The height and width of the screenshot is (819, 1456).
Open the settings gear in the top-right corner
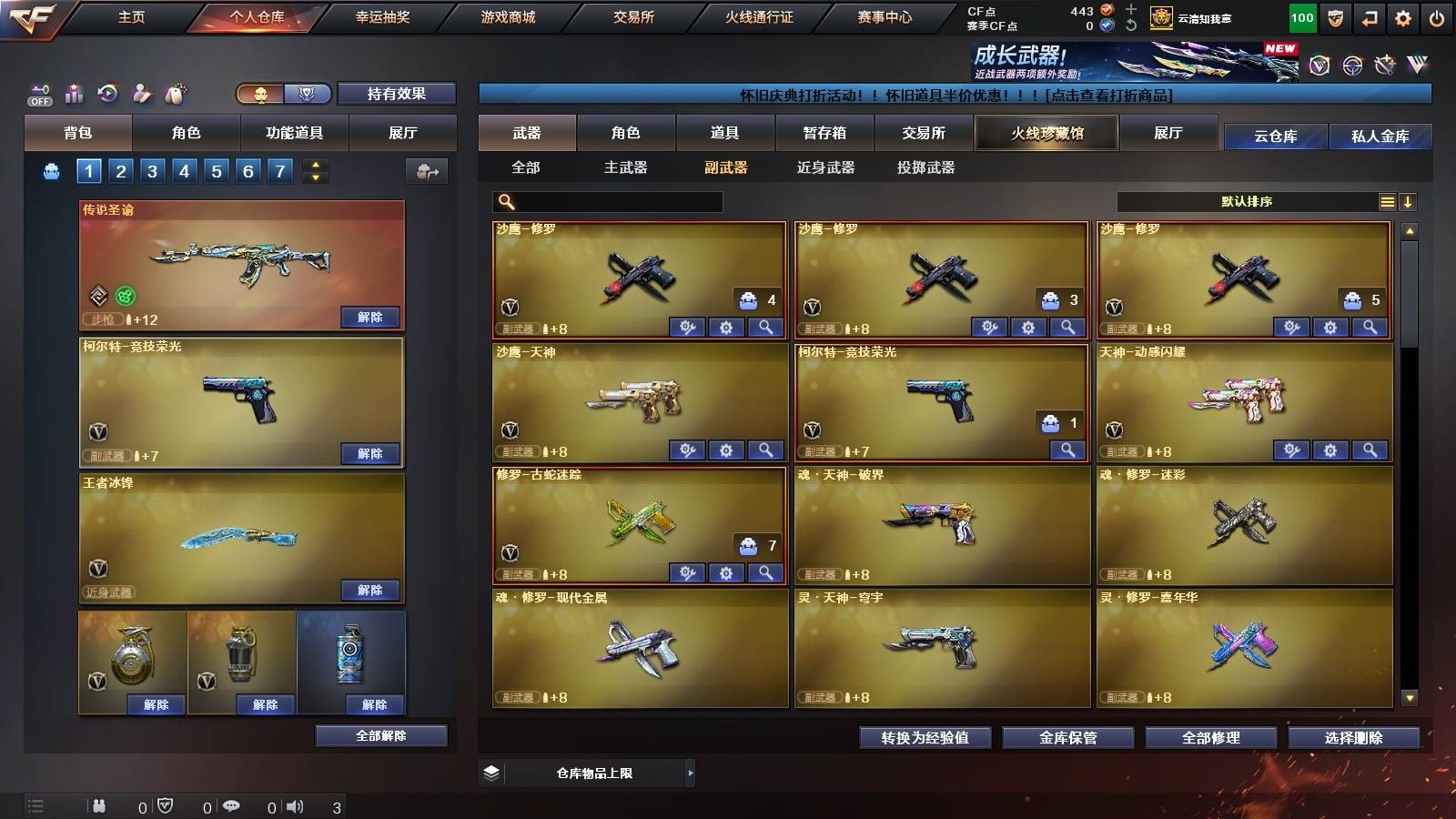[x=1403, y=16]
